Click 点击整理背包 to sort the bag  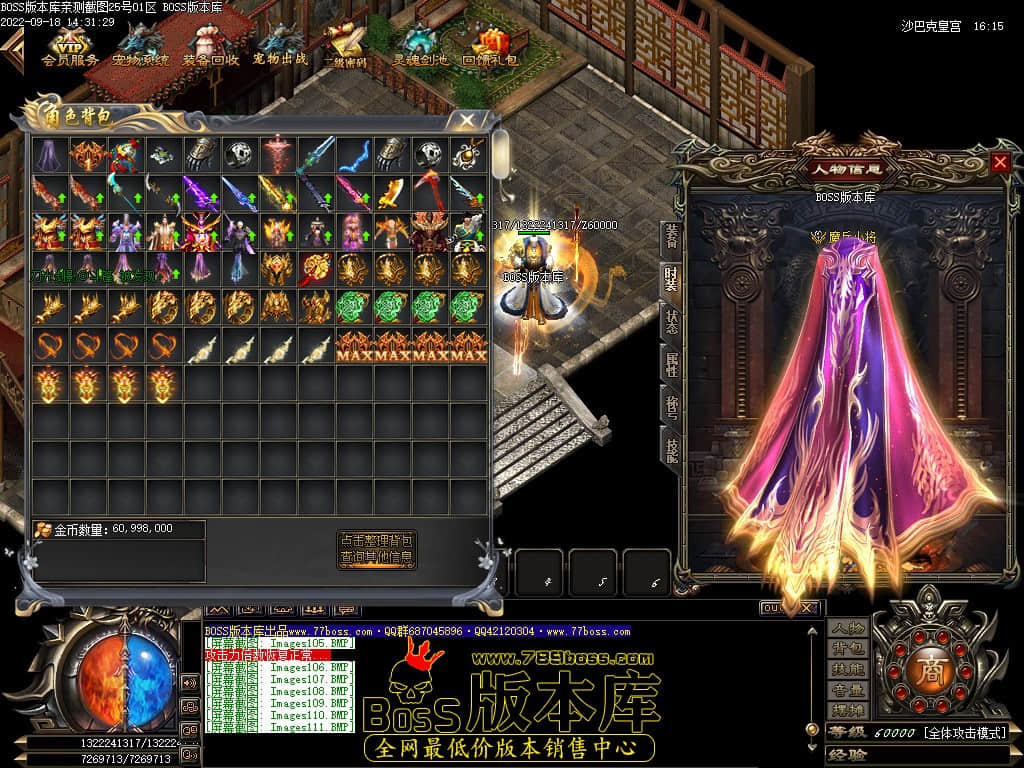377,541
